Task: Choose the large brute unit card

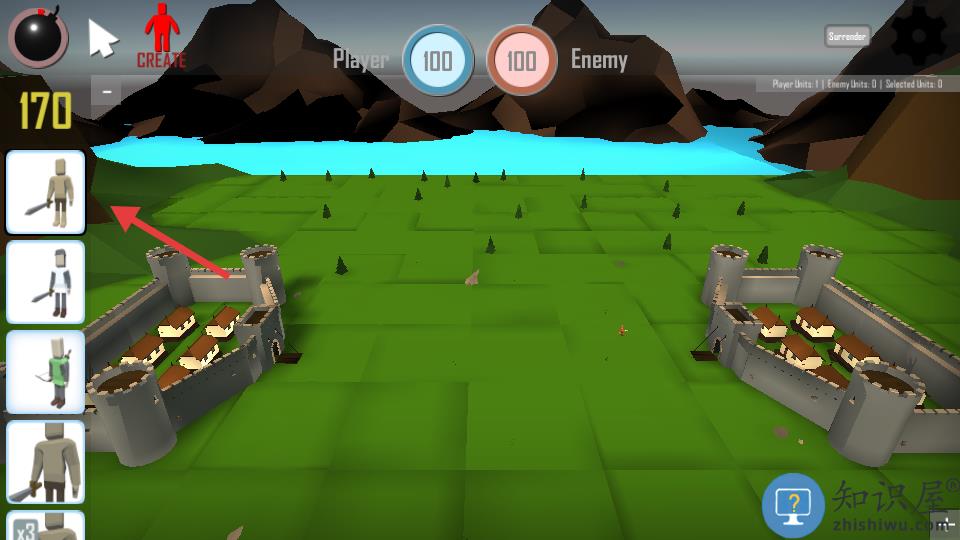Action: pyautogui.click(x=46, y=461)
